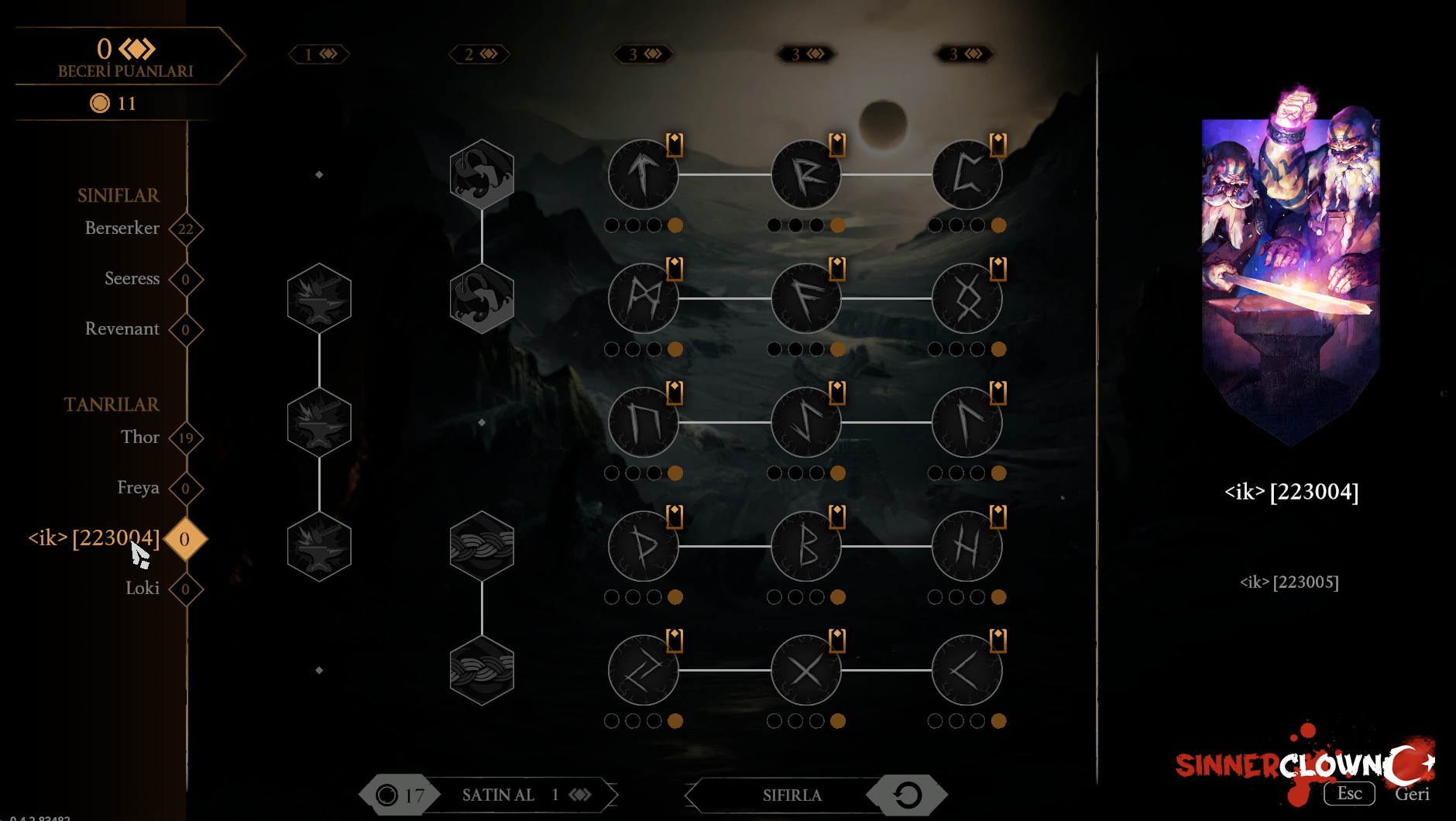
Task: Select the lightning-shaped Sowilo rune skill
Action: pyautogui.click(x=805, y=422)
